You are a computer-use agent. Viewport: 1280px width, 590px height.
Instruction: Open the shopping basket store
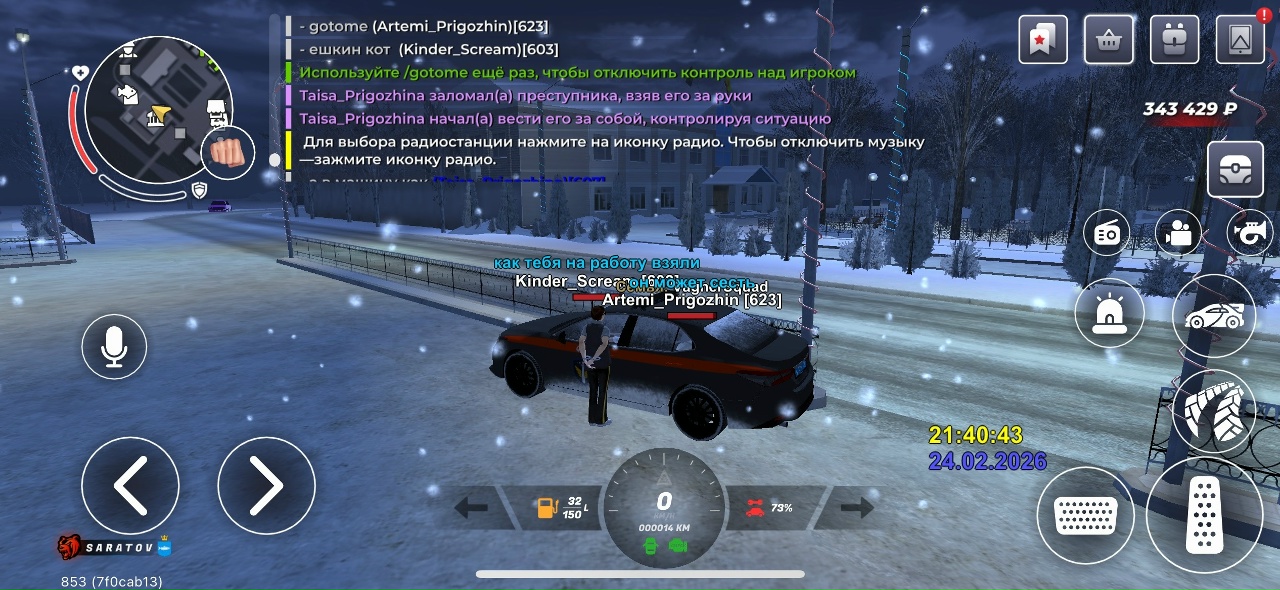[x=1108, y=40]
